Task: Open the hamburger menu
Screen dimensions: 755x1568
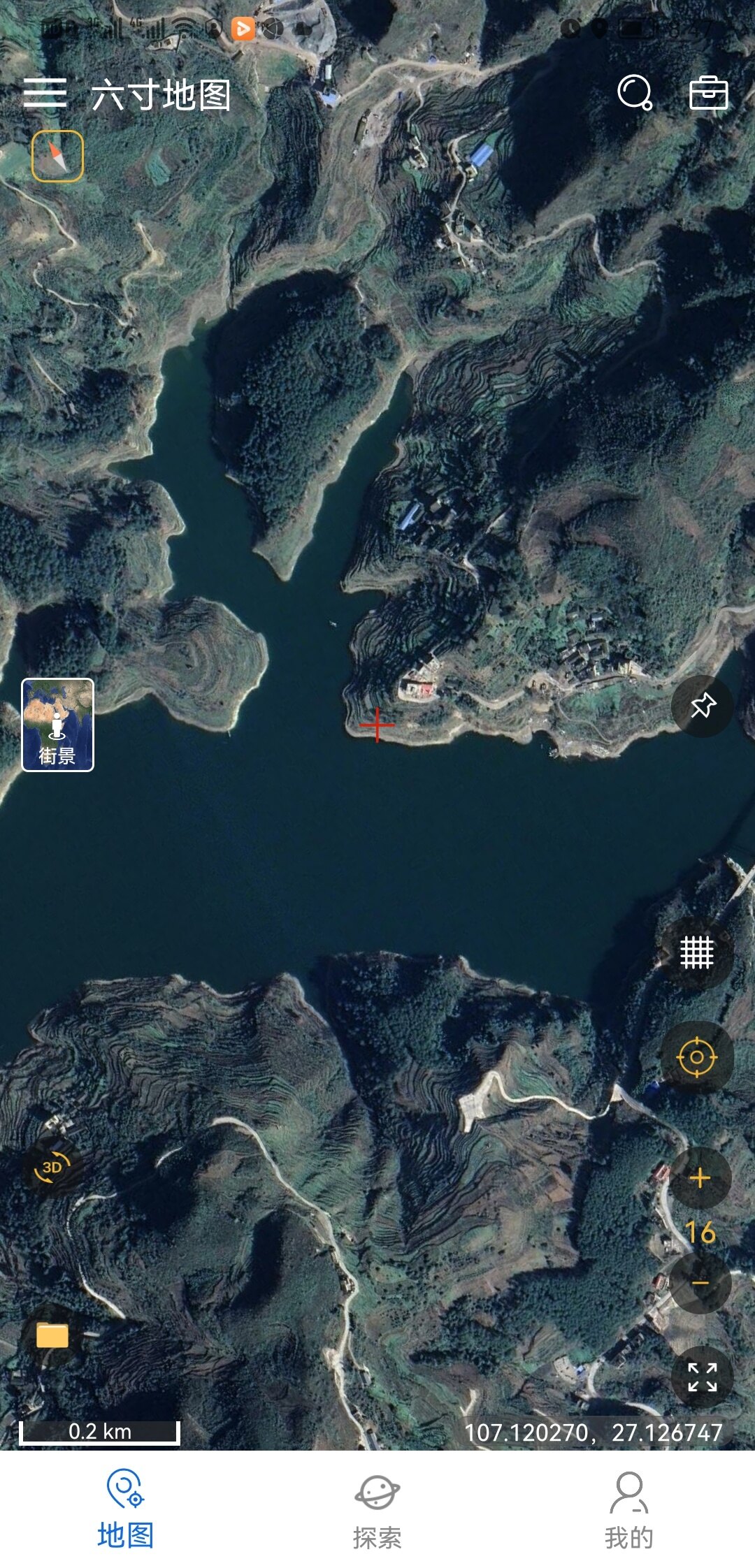Action: pyautogui.click(x=45, y=93)
